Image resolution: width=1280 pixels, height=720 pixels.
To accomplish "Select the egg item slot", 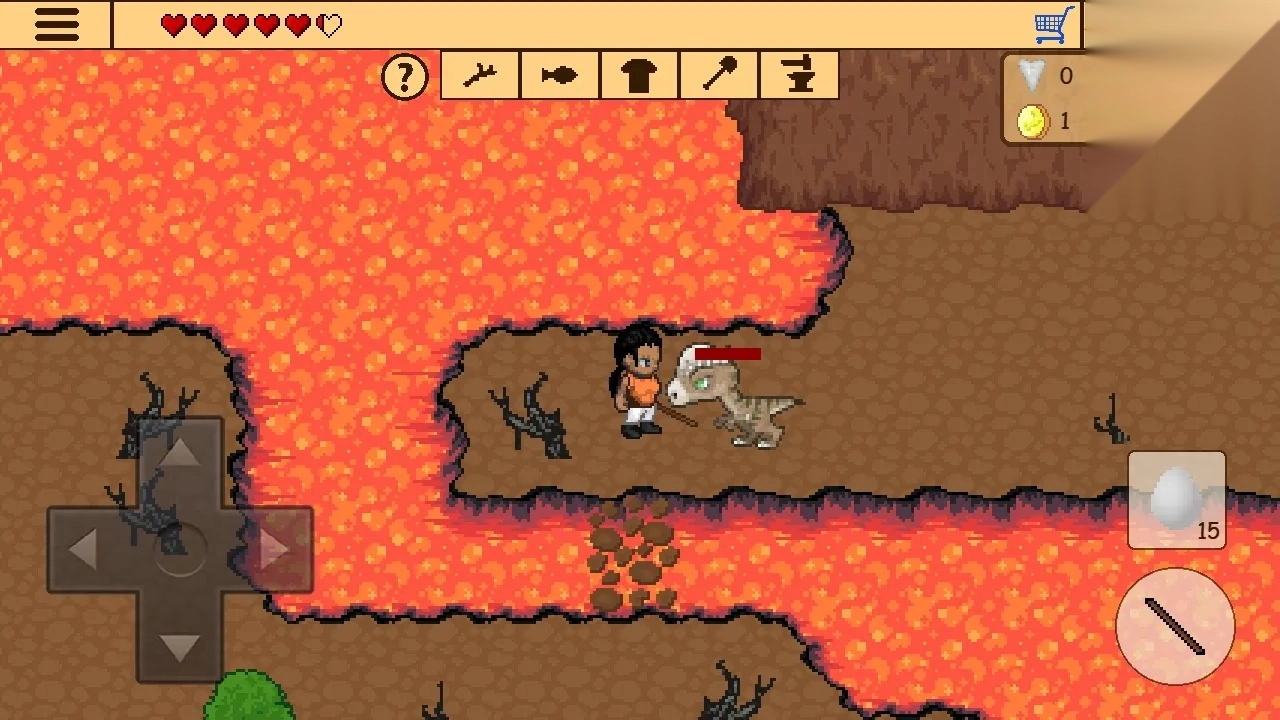I will point(1177,500).
